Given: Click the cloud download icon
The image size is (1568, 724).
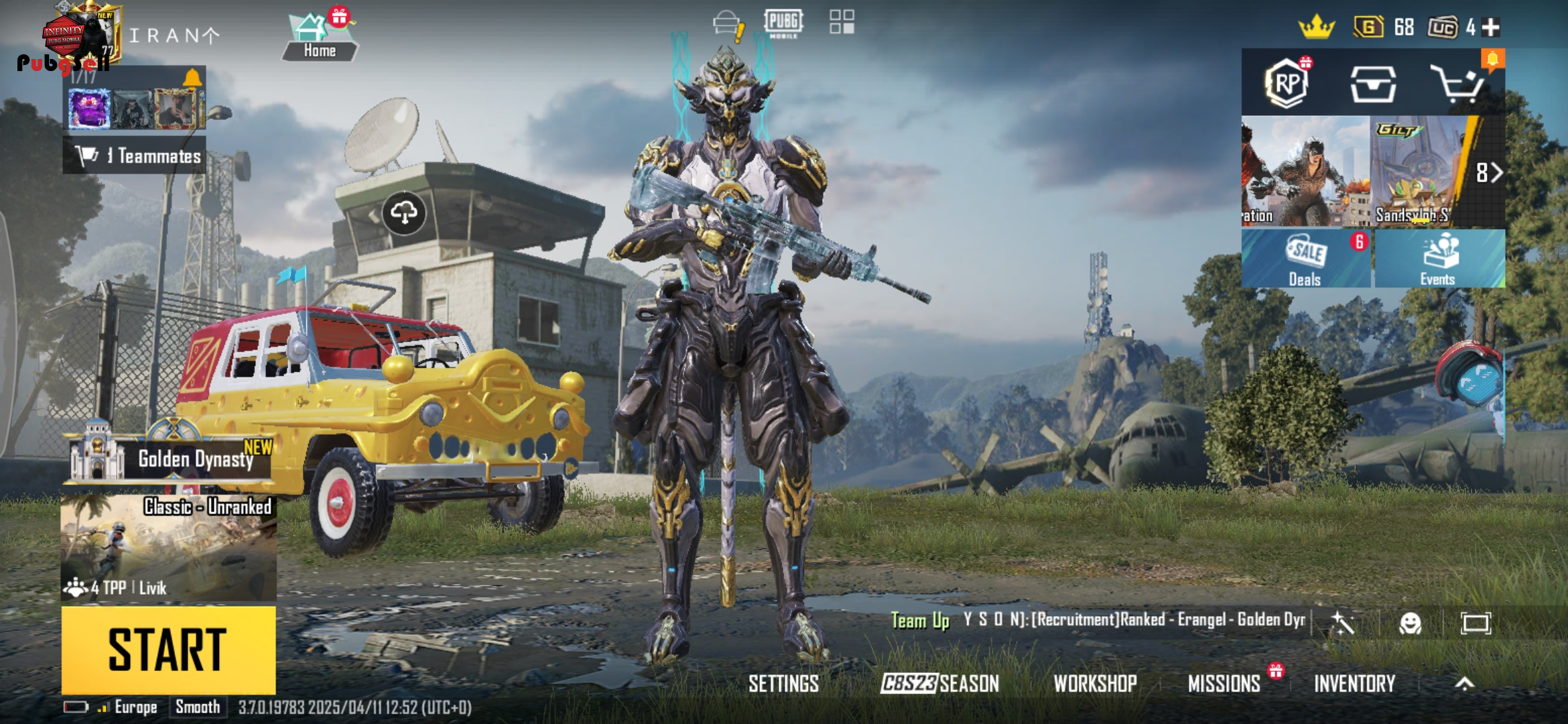Looking at the screenshot, I should [x=404, y=213].
